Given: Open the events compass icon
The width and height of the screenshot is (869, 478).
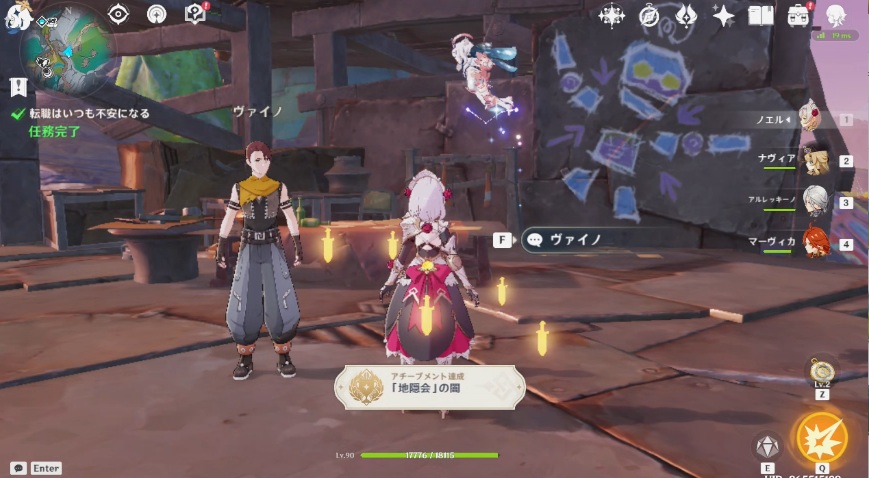Looking at the screenshot, I should click(649, 15).
